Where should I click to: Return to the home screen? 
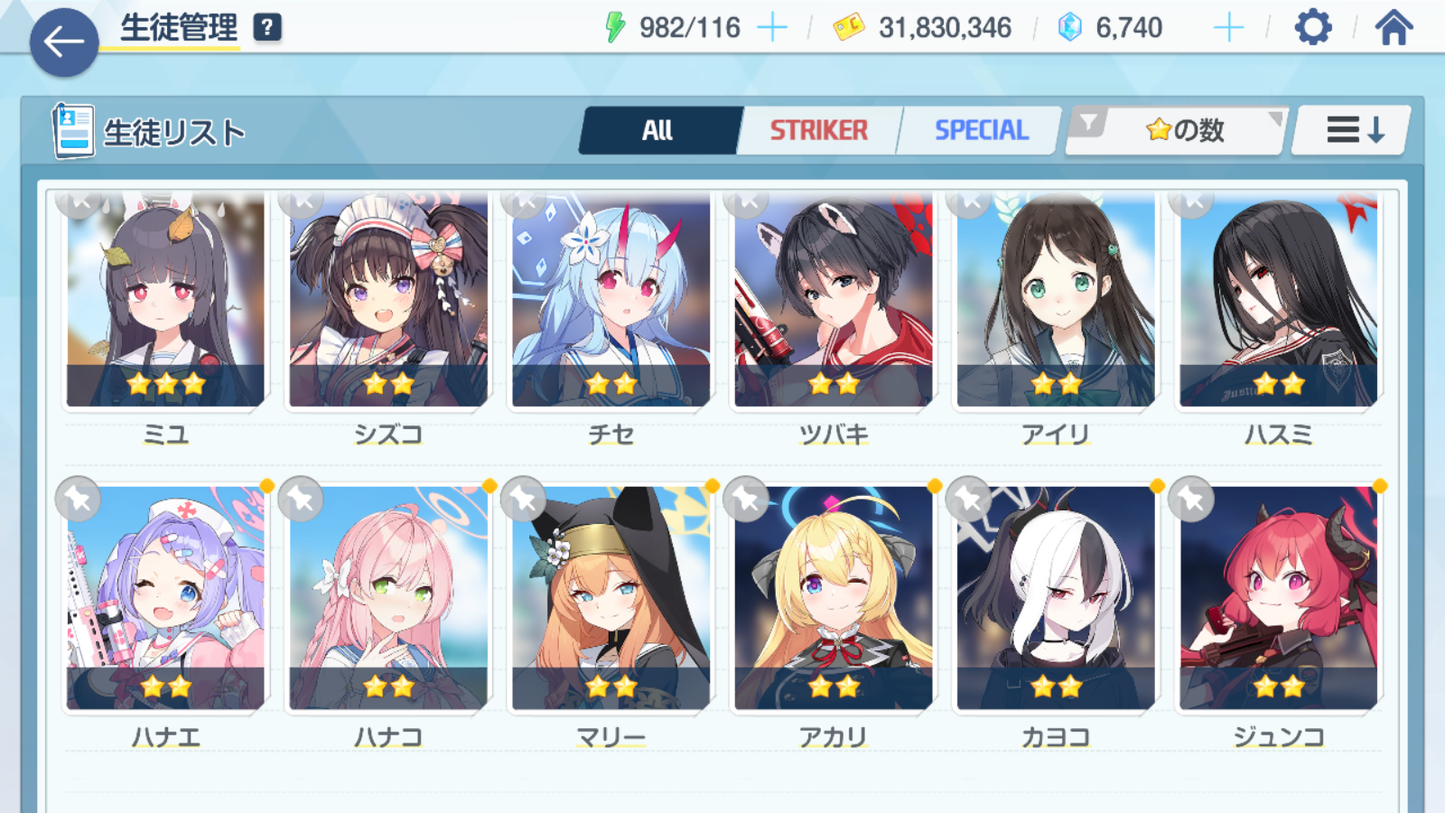(1393, 28)
